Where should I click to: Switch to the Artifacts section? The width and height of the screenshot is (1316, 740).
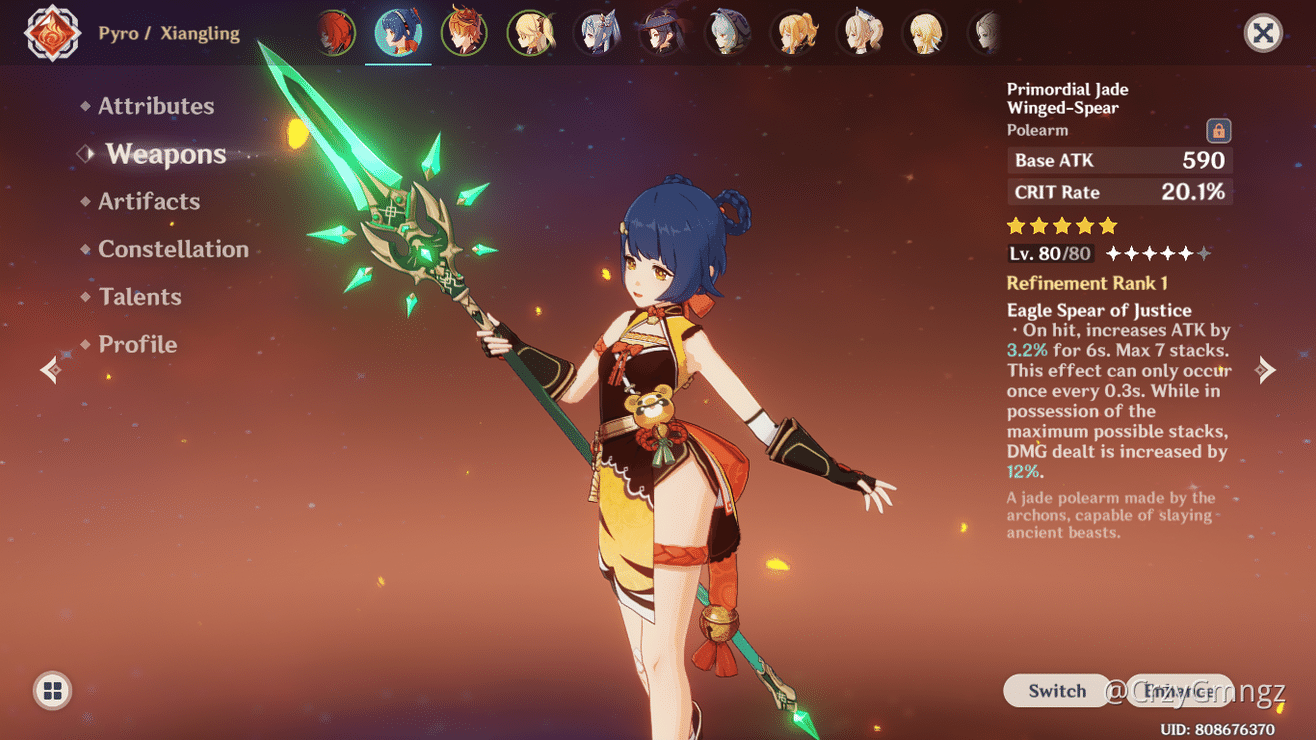click(148, 201)
